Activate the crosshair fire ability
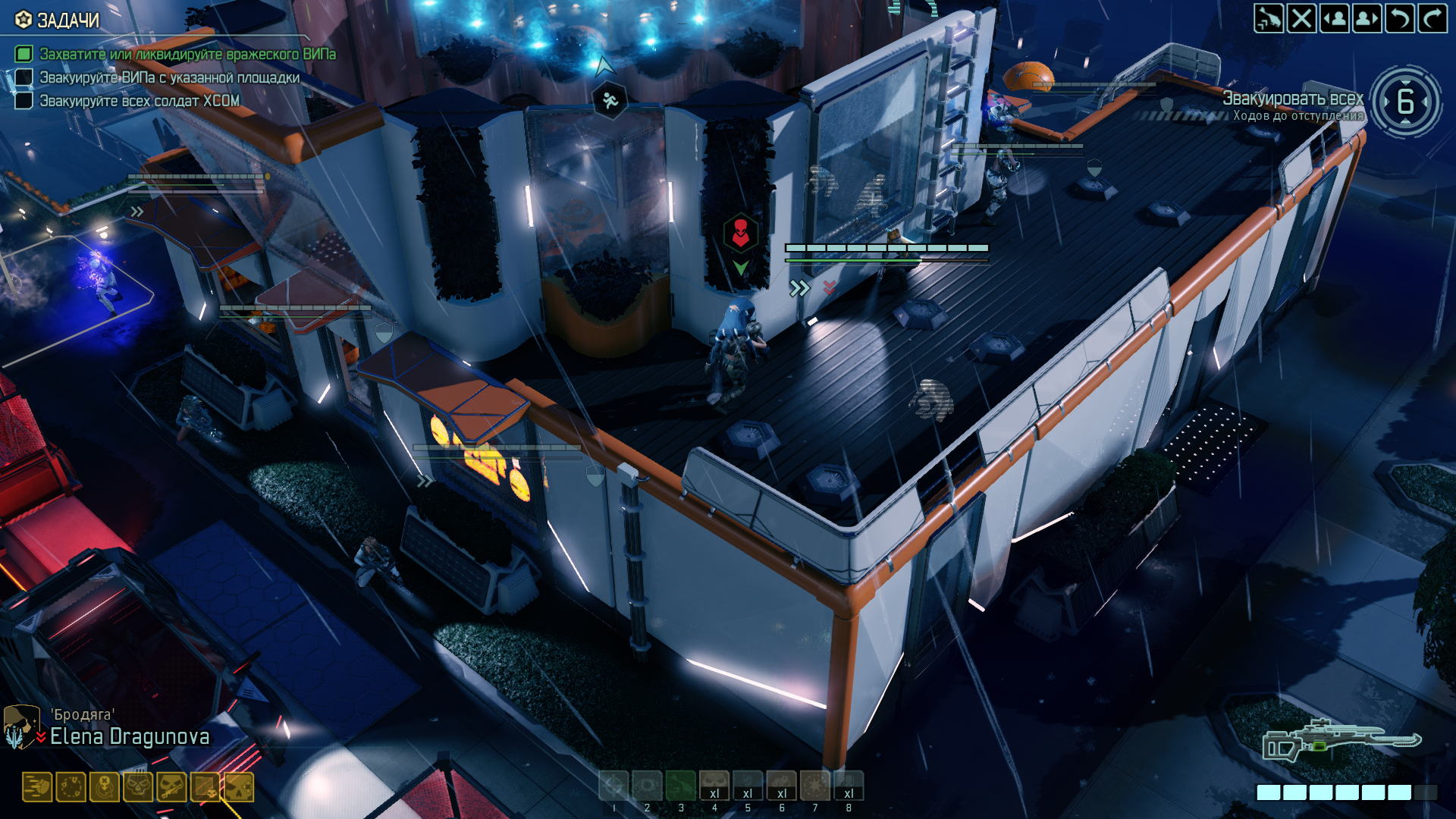This screenshot has width=1456, height=819. click(613, 786)
